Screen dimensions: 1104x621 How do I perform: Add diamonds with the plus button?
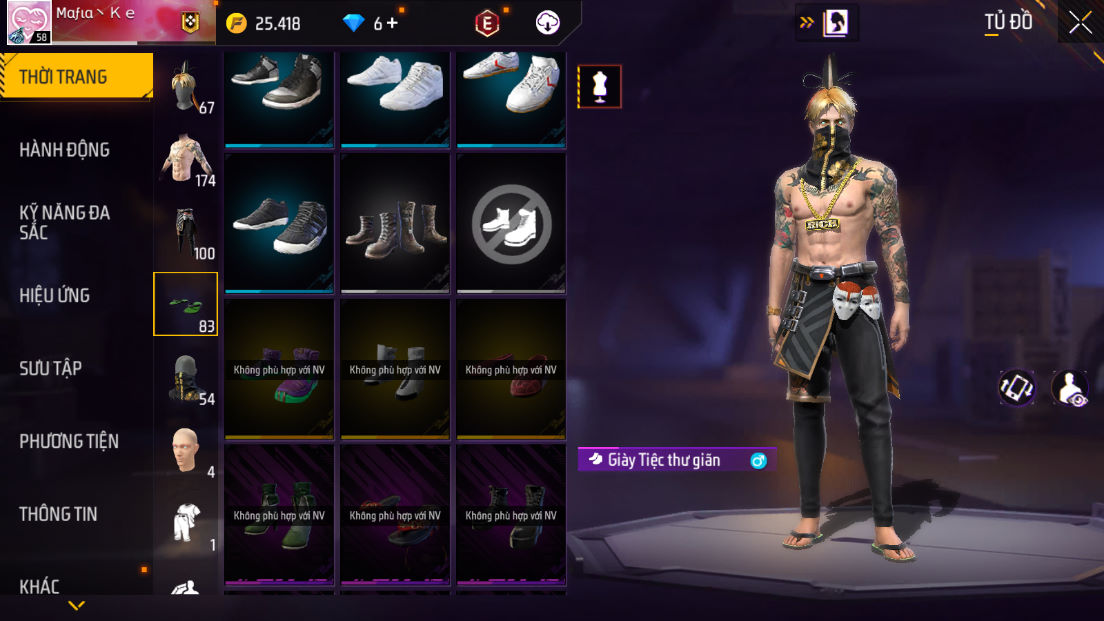392,23
